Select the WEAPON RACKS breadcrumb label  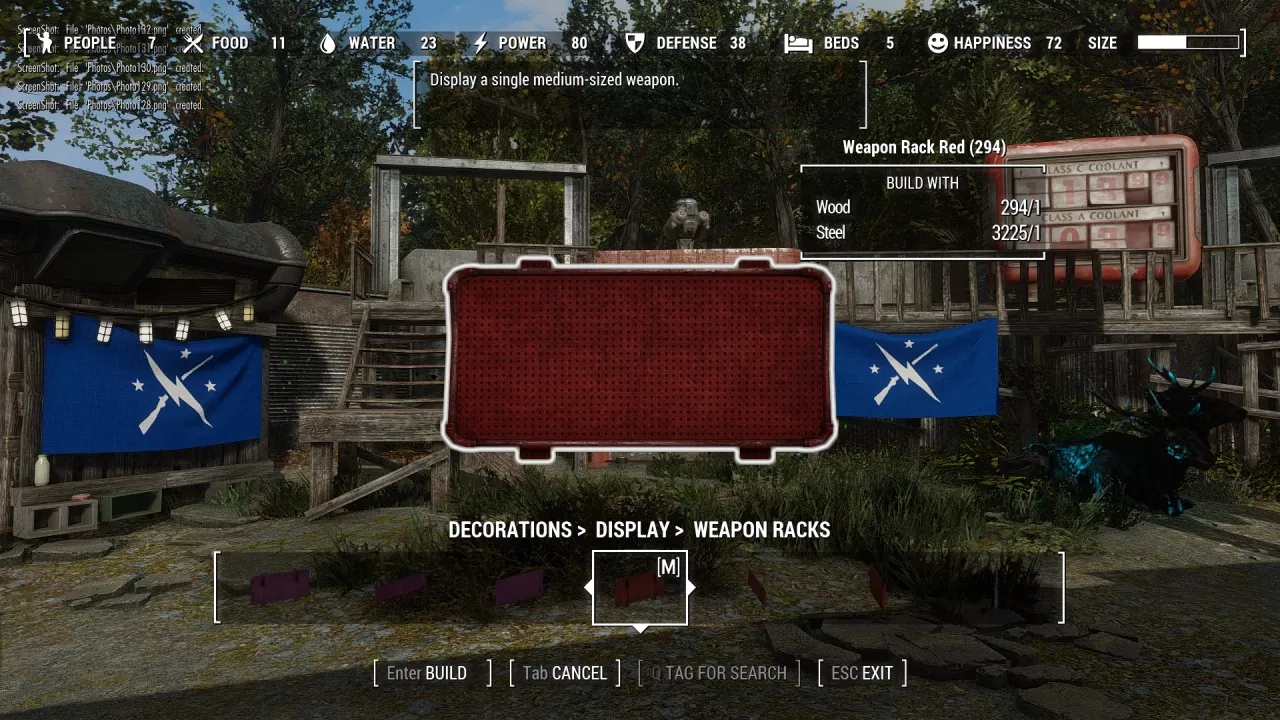[x=761, y=530]
